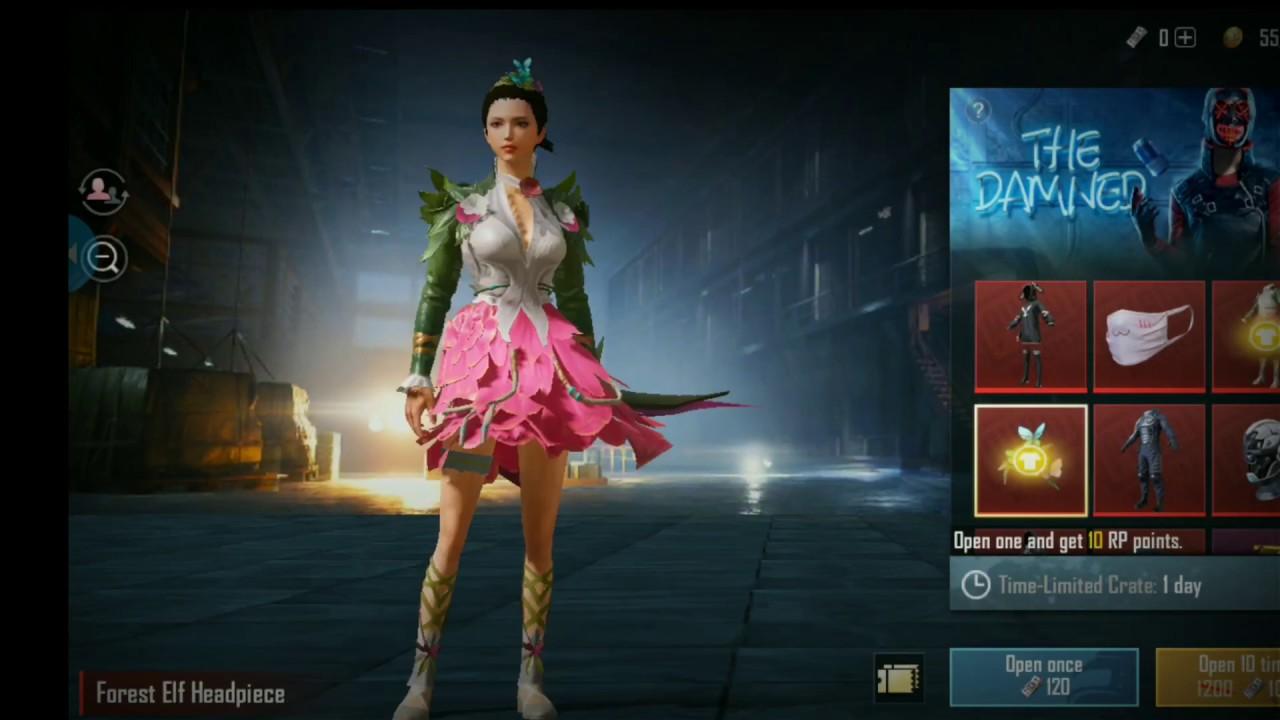This screenshot has width=1280, height=720.
Task: Select the helmet reward tile
Action: [1247, 460]
